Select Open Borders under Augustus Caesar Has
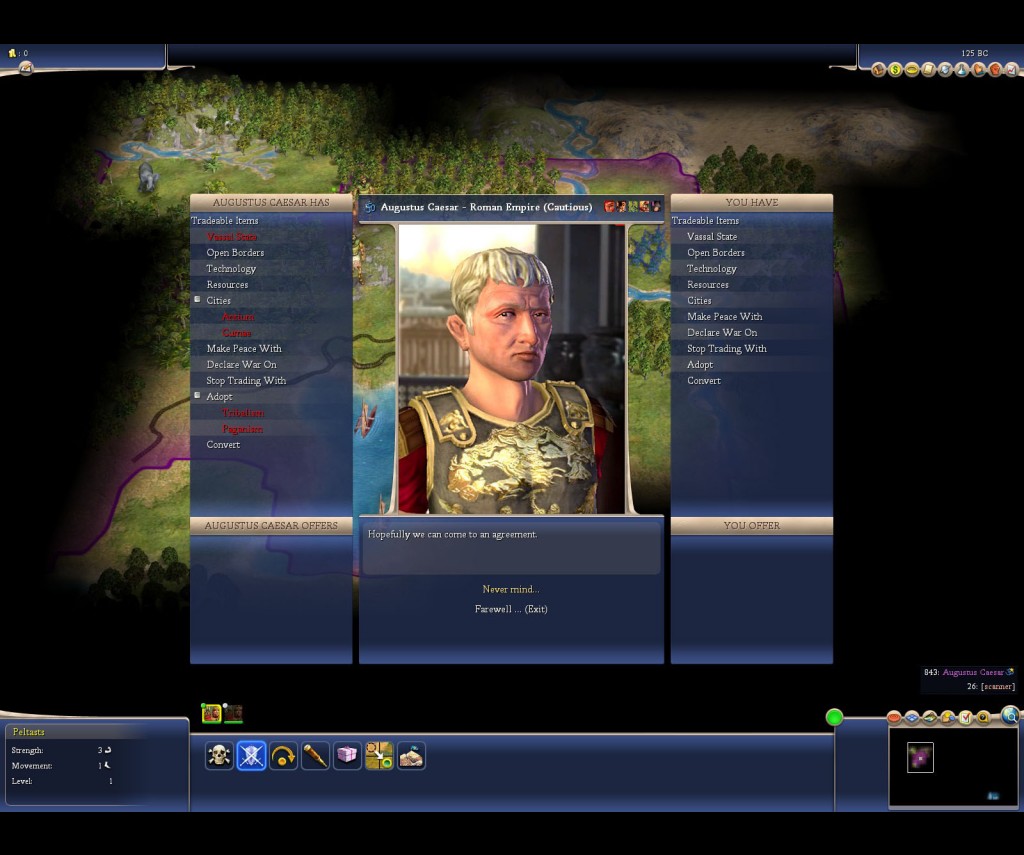Image resolution: width=1024 pixels, height=855 pixels. click(x=235, y=253)
